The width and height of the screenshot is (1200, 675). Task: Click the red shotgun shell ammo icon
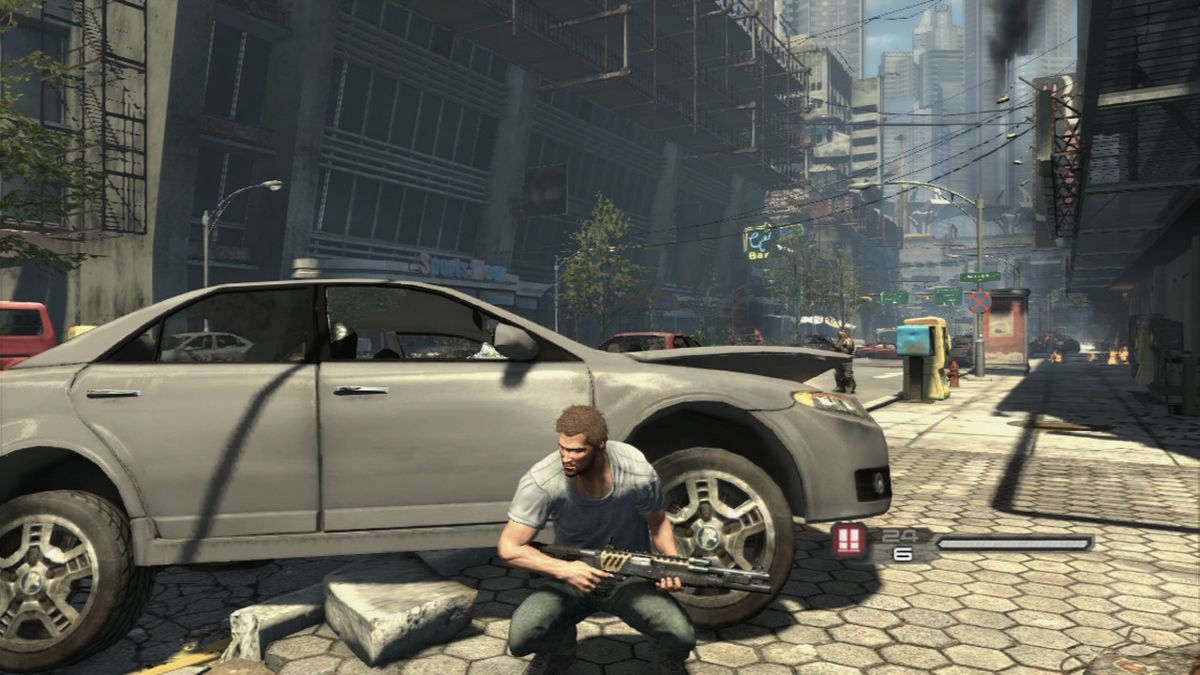click(x=849, y=541)
